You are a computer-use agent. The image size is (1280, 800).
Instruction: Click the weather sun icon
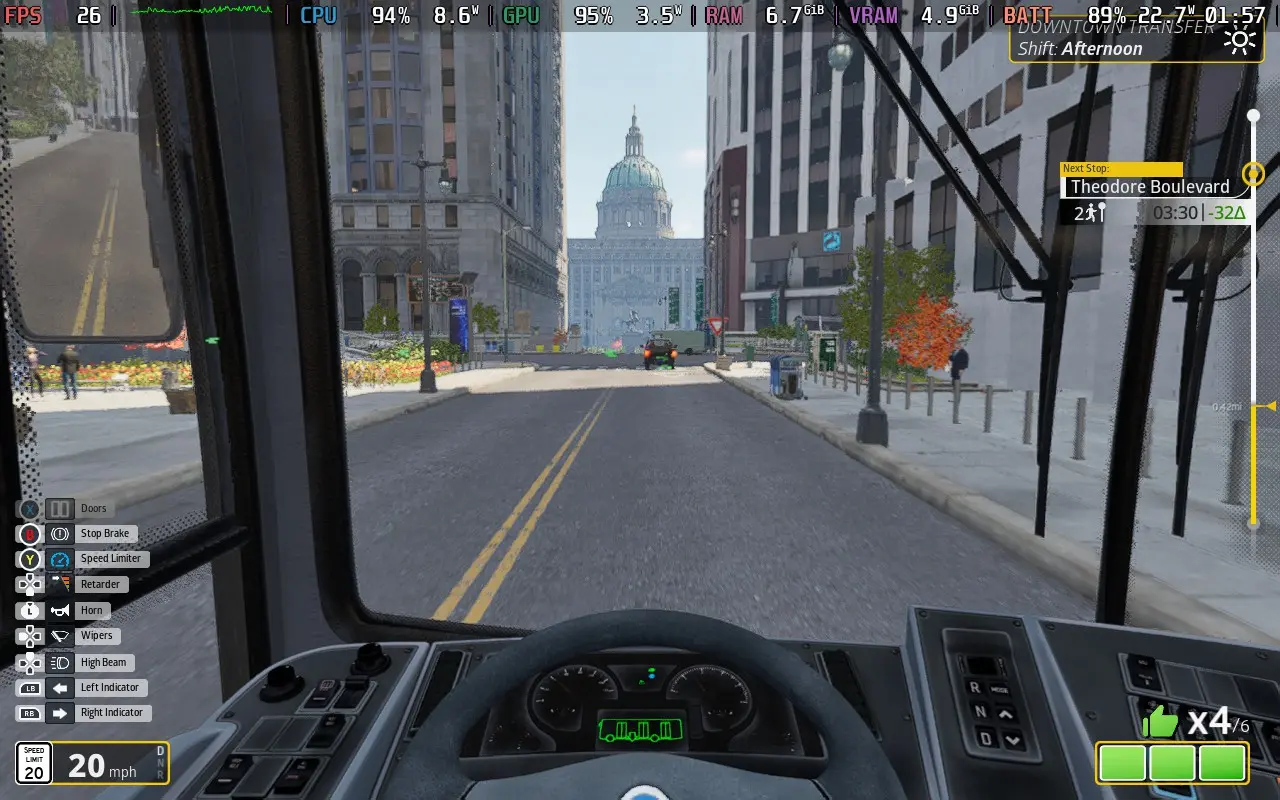1240,40
